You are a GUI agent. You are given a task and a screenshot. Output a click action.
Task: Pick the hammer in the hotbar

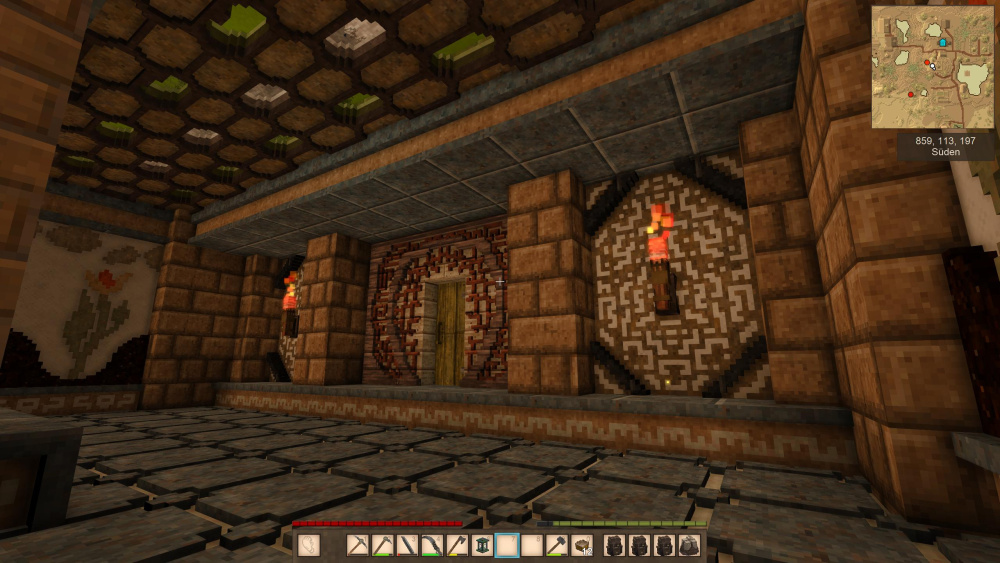pos(556,546)
